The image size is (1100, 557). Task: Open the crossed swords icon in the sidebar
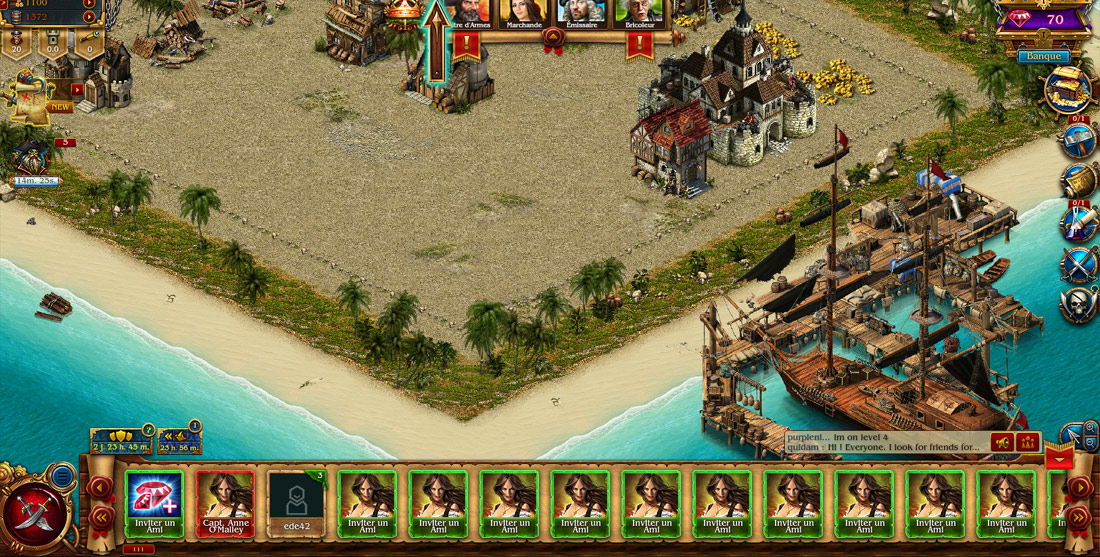(x=1080, y=265)
